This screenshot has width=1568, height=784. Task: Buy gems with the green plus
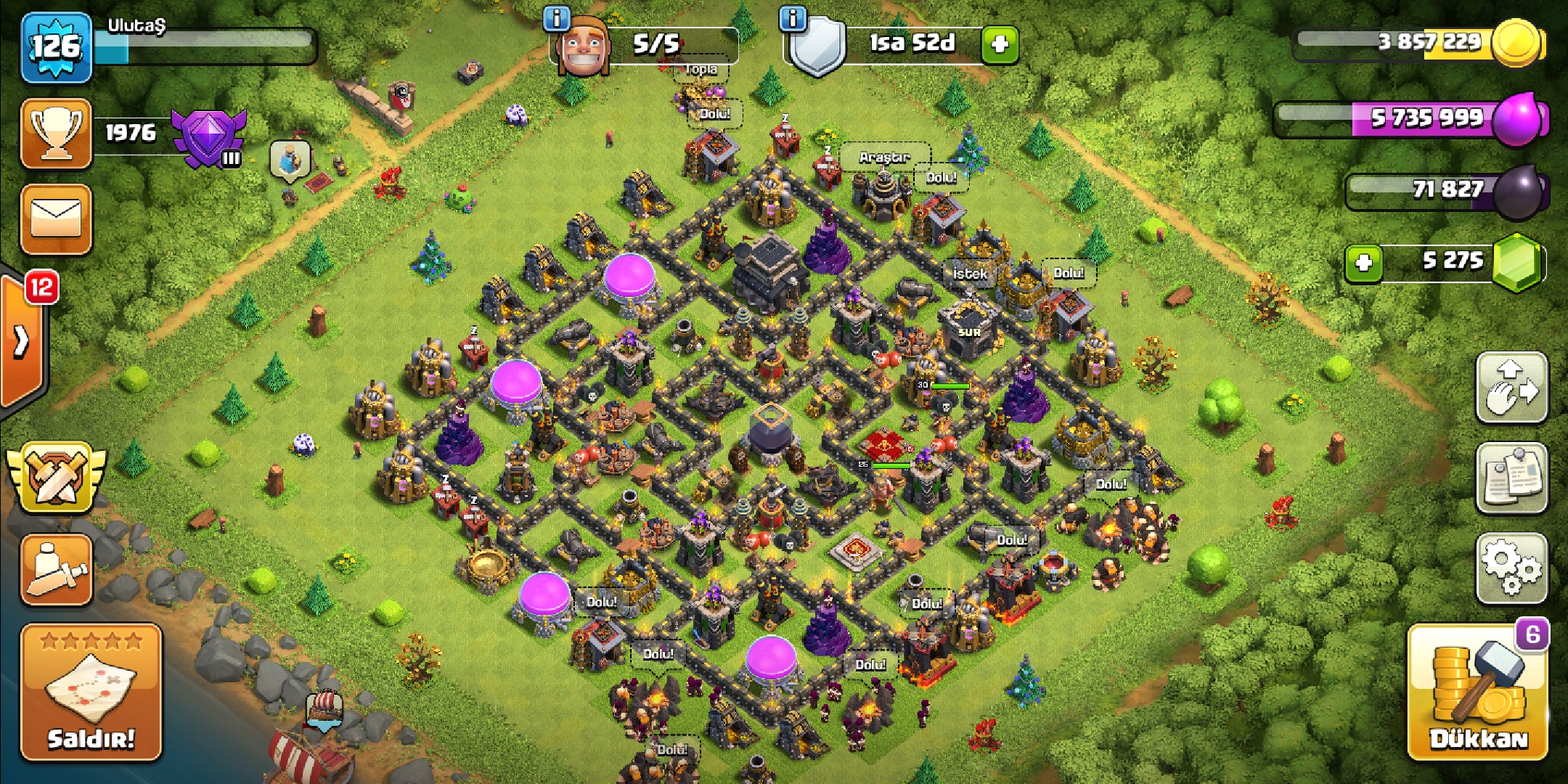click(x=1363, y=262)
